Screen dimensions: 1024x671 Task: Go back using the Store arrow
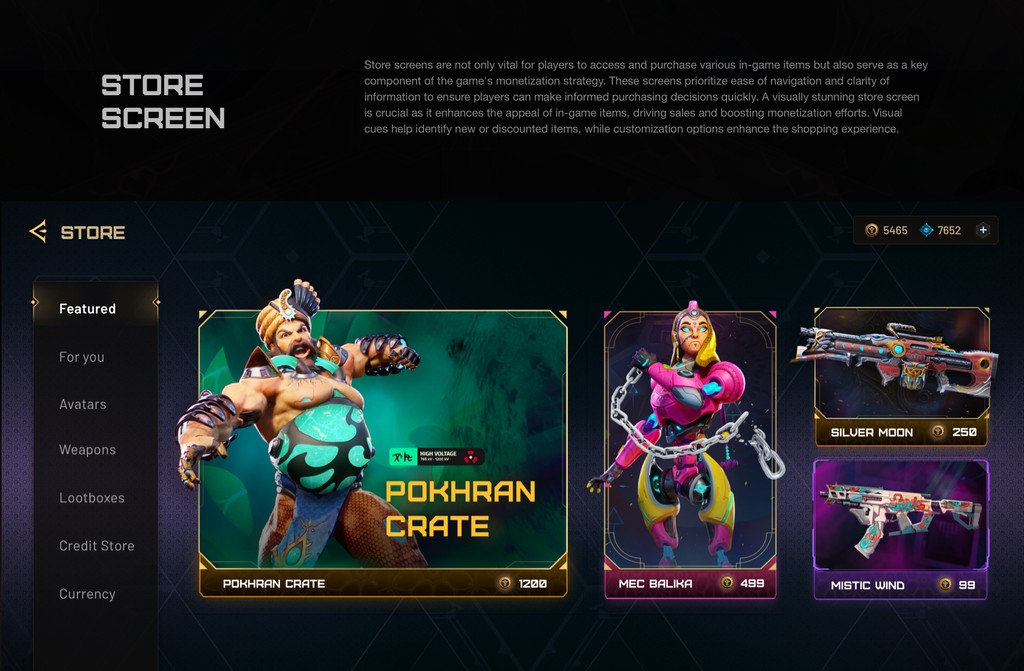click(x=38, y=232)
